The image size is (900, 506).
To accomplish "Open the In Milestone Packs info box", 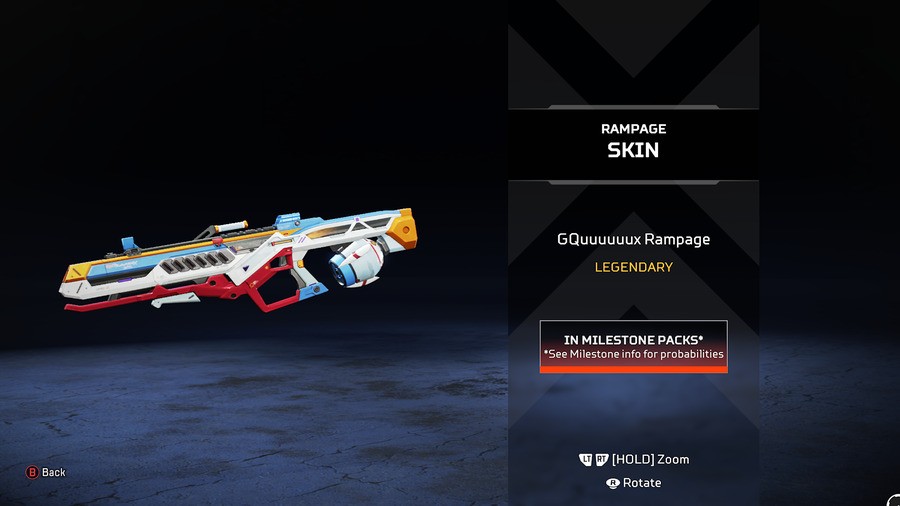I will coord(633,347).
